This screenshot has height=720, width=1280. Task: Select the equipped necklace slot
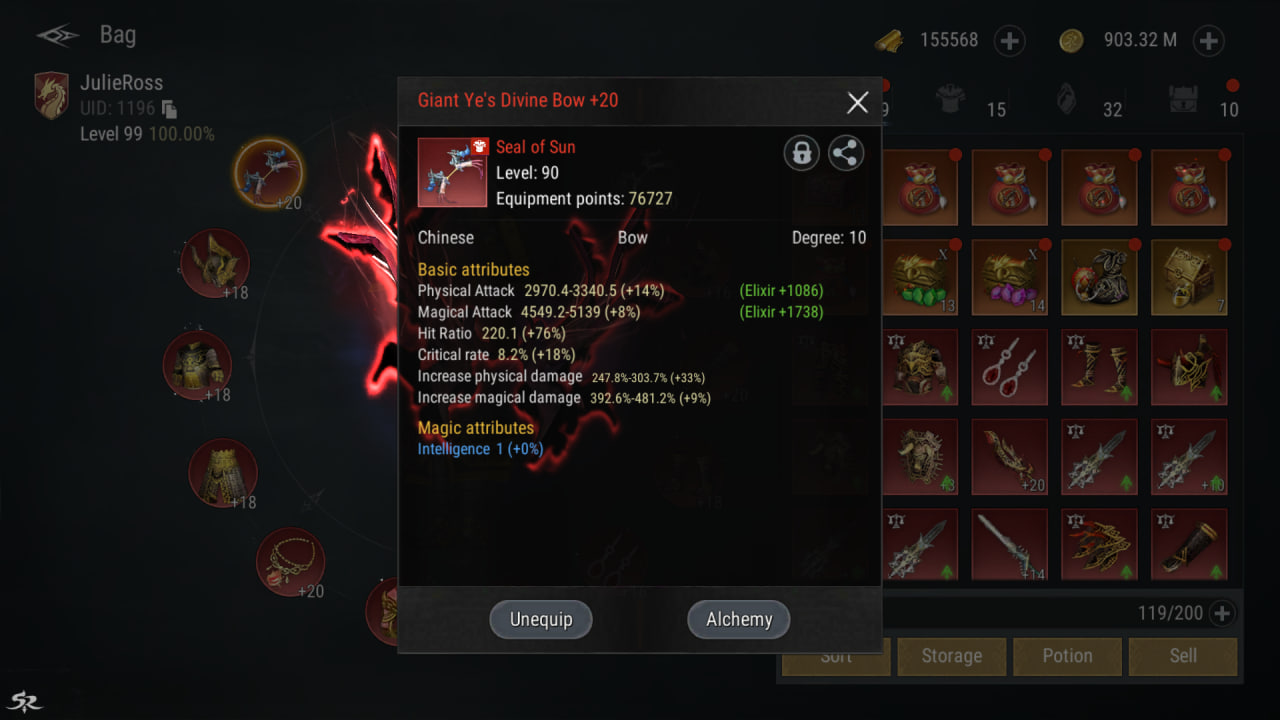tap(290, 562)
